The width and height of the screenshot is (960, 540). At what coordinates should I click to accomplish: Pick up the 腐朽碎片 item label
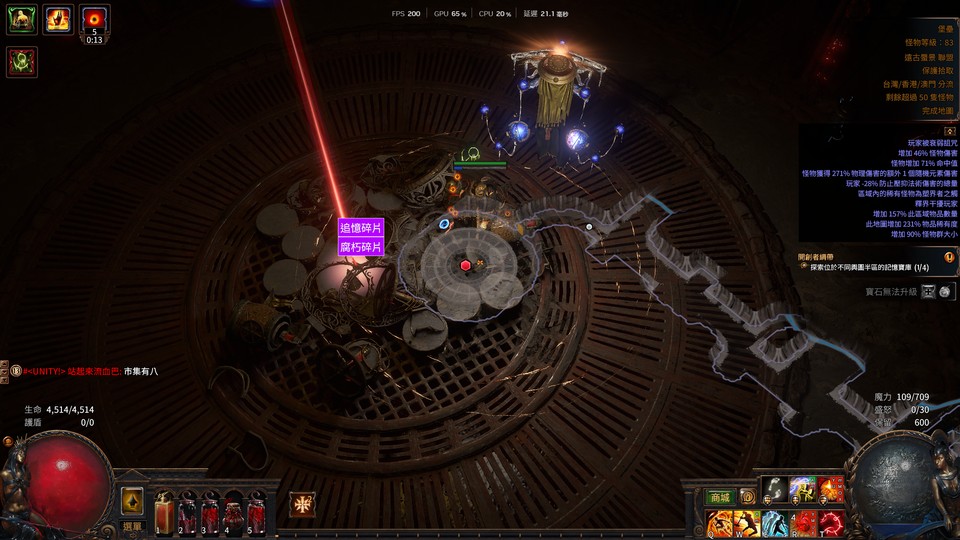(361, 247)
